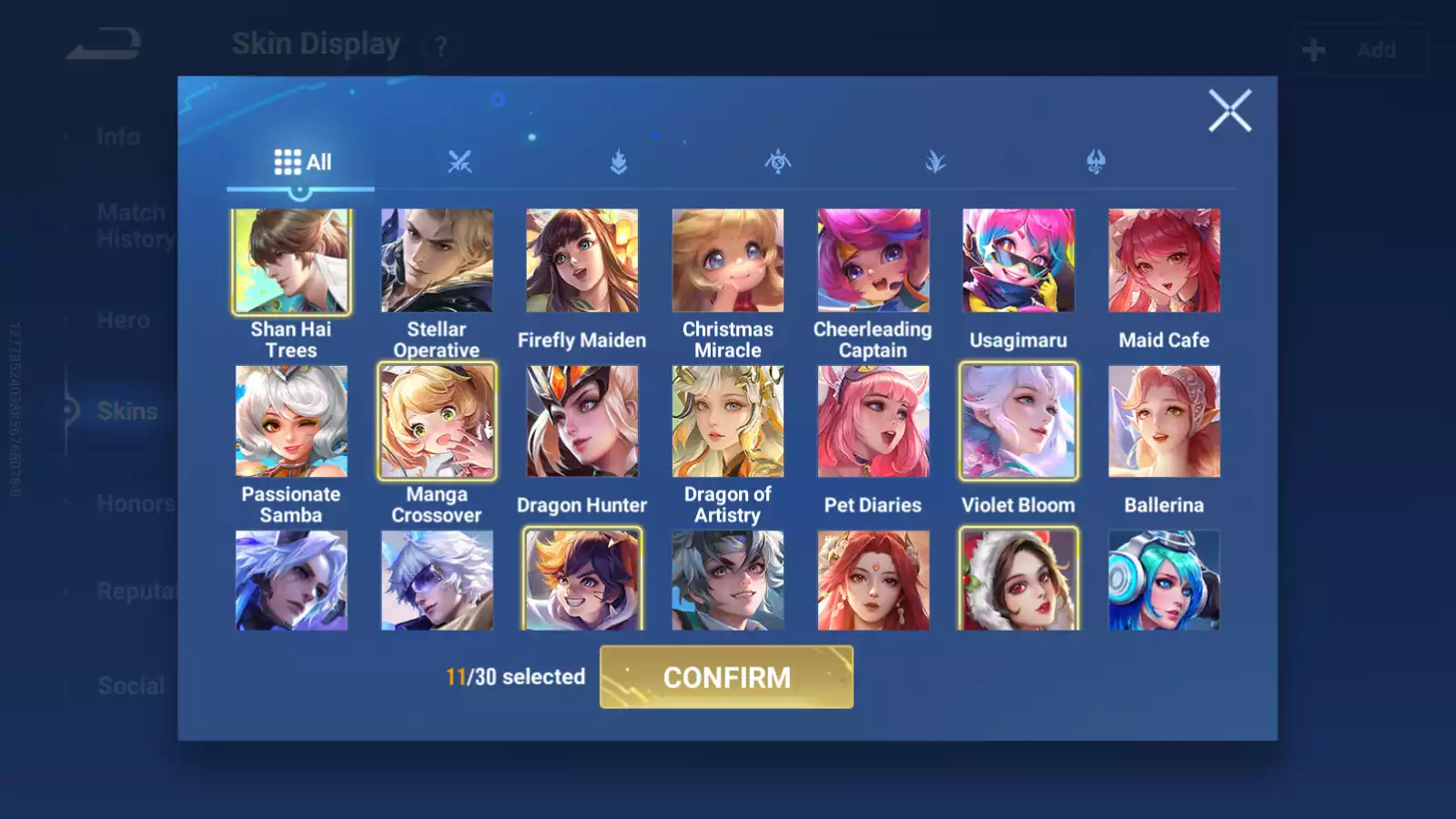This screenshot has width=1456, height=819.
Task: Click the Add plus icon top right
Action: click(x=1311, y=49)
